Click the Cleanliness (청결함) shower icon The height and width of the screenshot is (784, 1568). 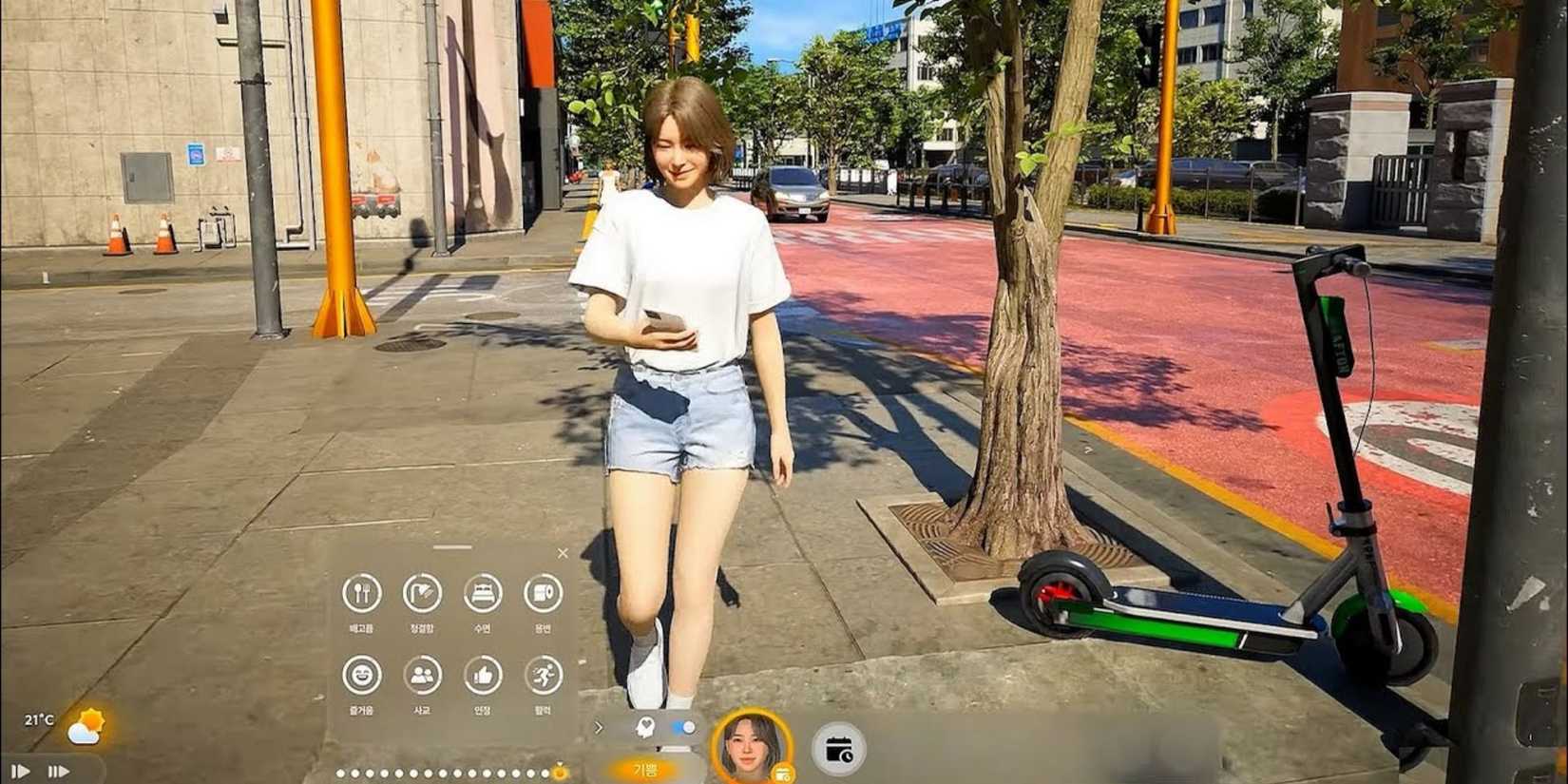pos(422,594)
